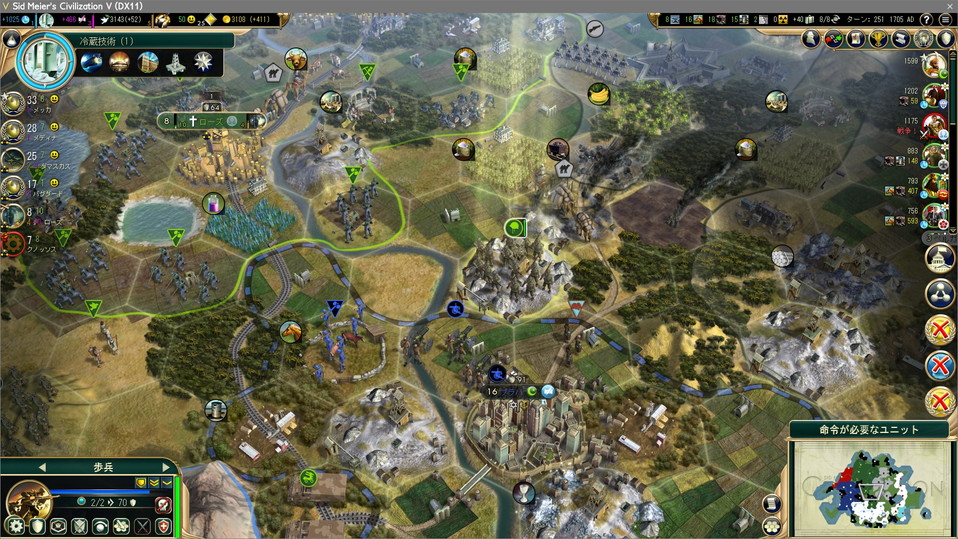Open the gold treasury readout in top bar
Image resolution: width=958 pixels, height=539 pixels.
coord(226,19)
